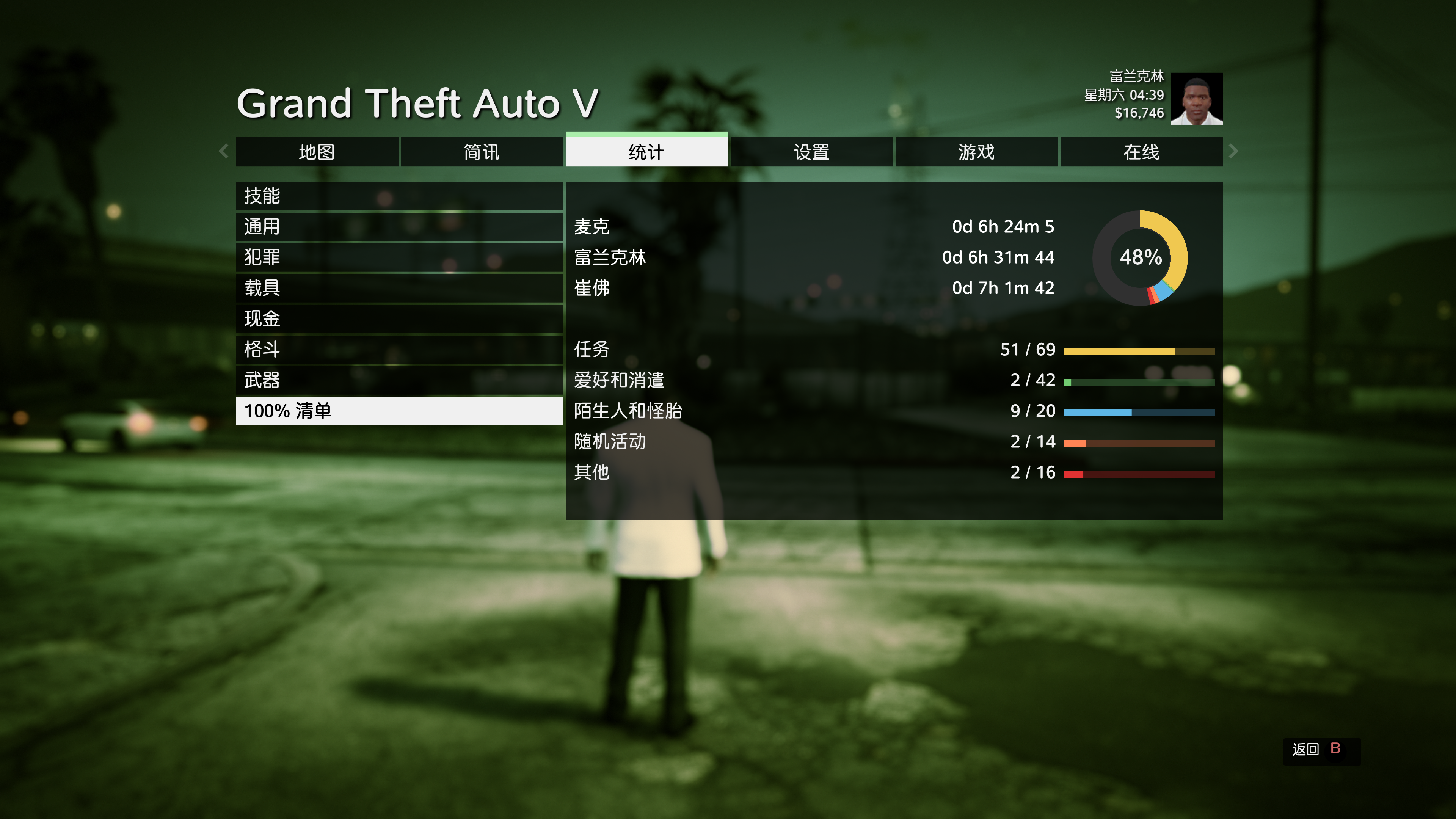This screenshot has height=819, width=1456.
Task: Choose the 技能 stats category
Action: (399, 196)
